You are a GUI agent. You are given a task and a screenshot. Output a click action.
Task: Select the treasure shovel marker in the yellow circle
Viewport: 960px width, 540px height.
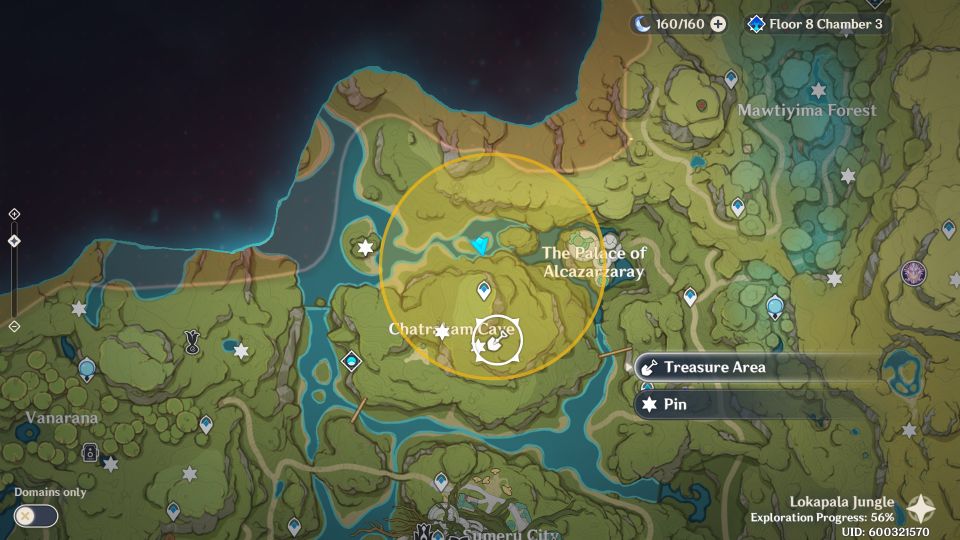click(496, 344)
